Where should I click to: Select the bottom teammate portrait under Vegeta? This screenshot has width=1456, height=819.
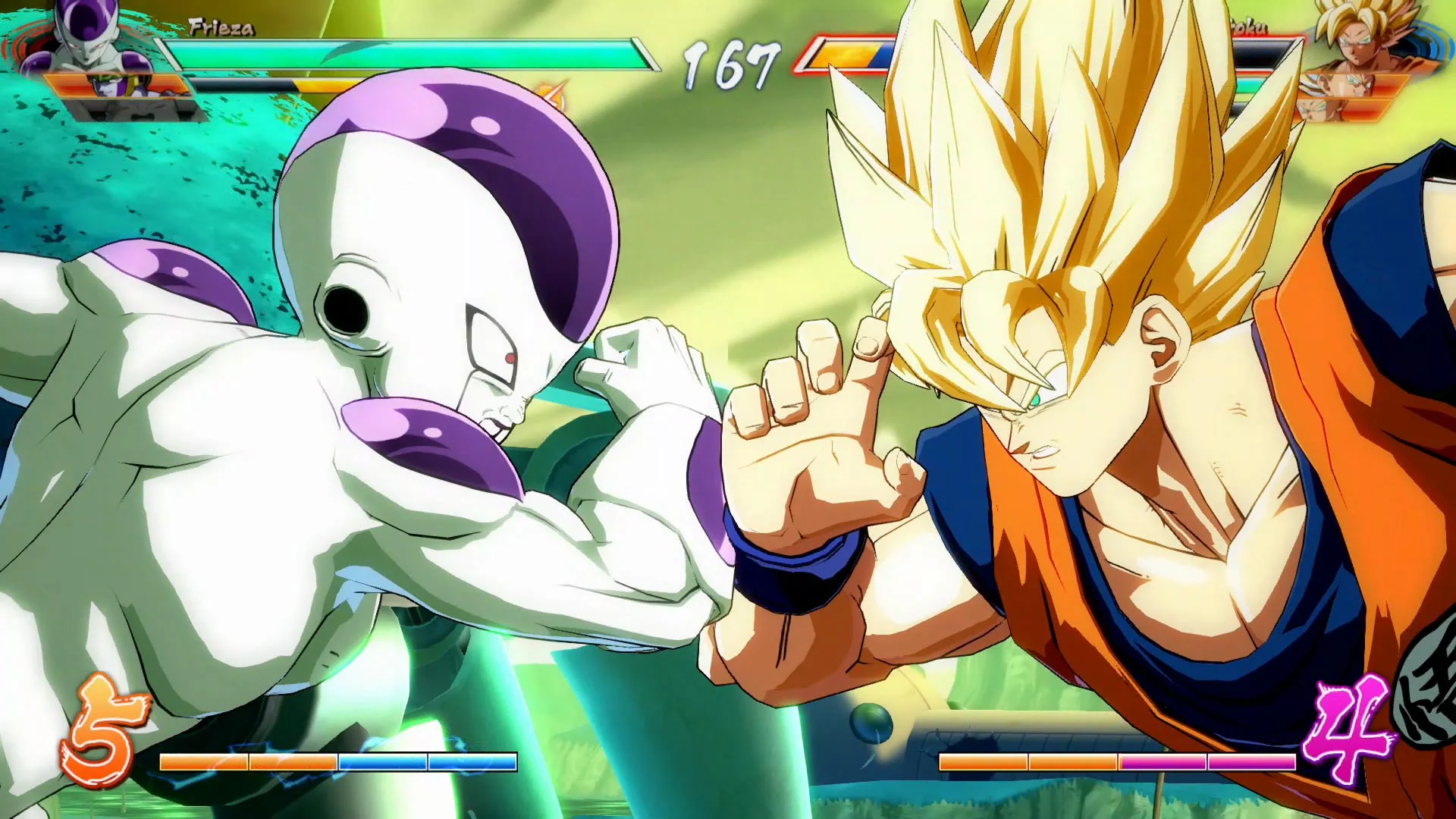pos(1323,112)
